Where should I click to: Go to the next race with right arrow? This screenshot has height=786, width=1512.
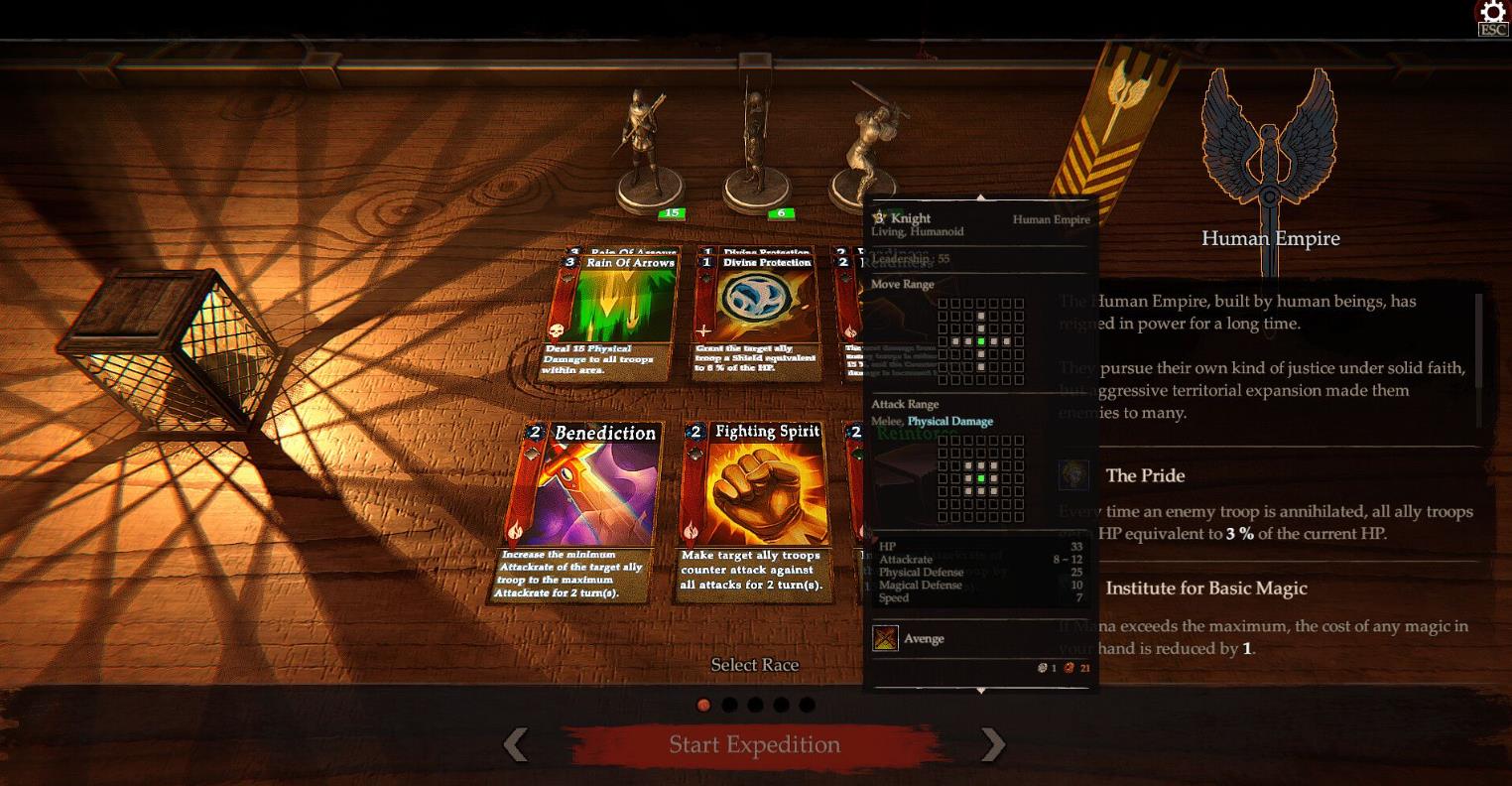click(992, 744)
